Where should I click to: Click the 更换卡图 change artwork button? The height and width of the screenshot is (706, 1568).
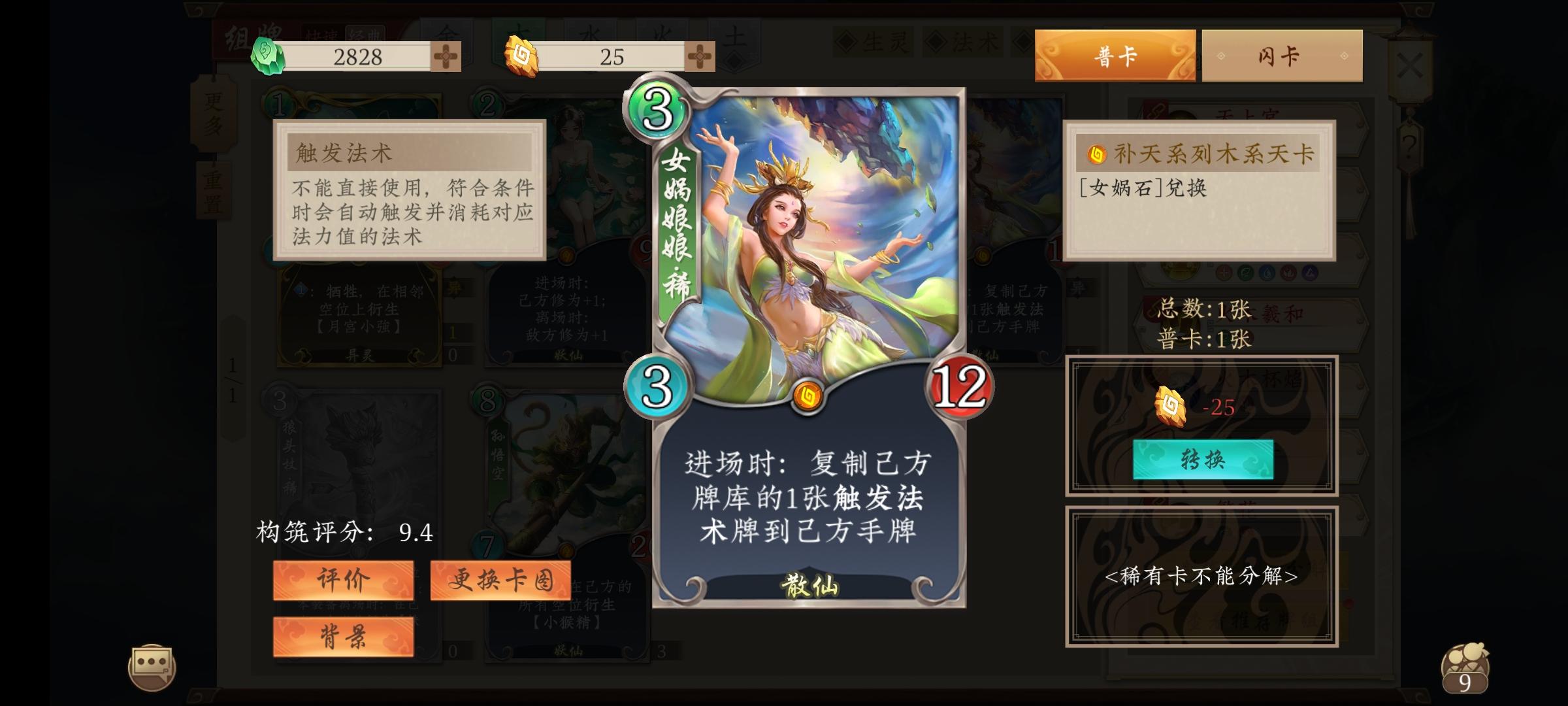pos(499,582)
